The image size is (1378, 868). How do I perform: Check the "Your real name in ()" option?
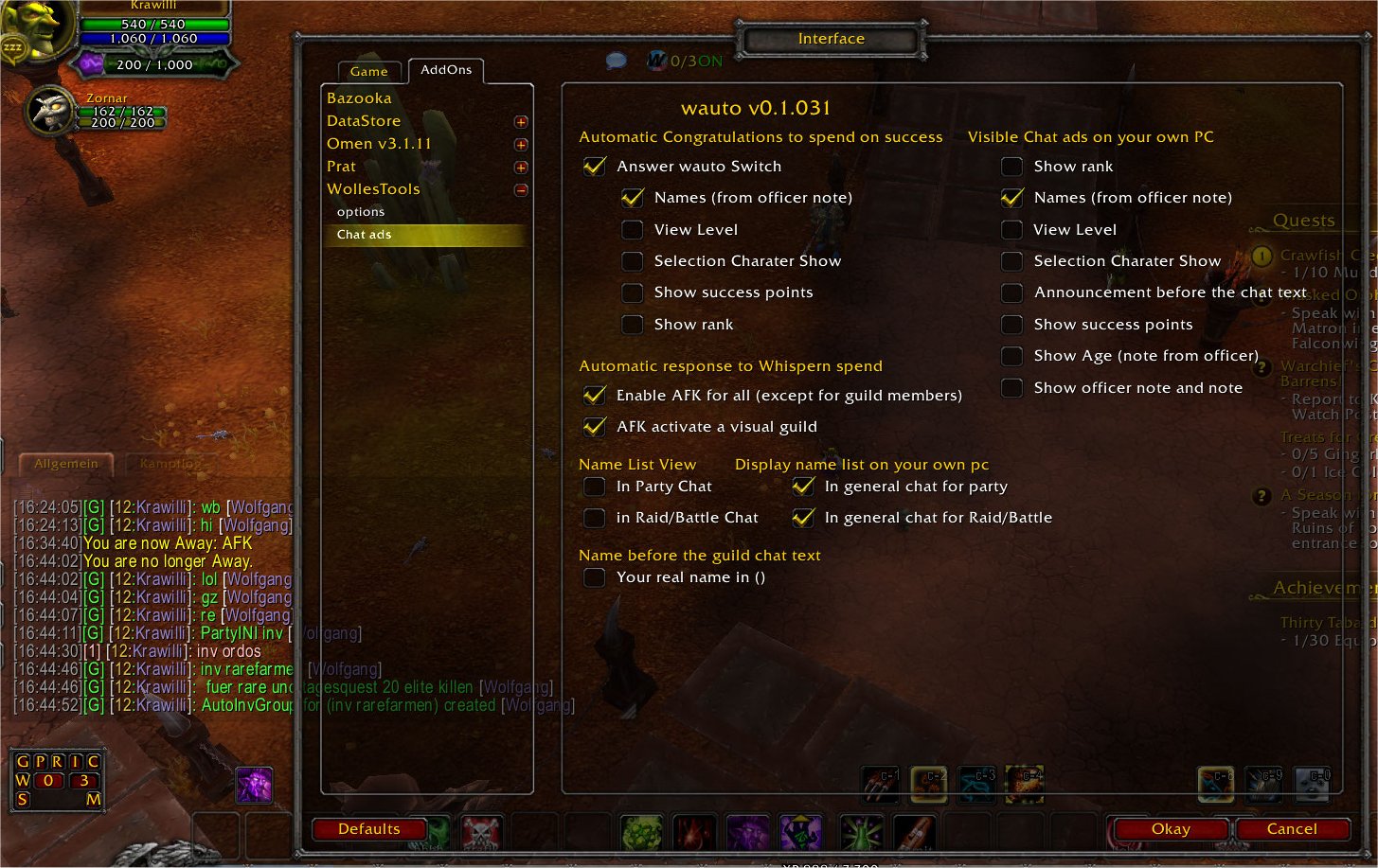point(594,576)
